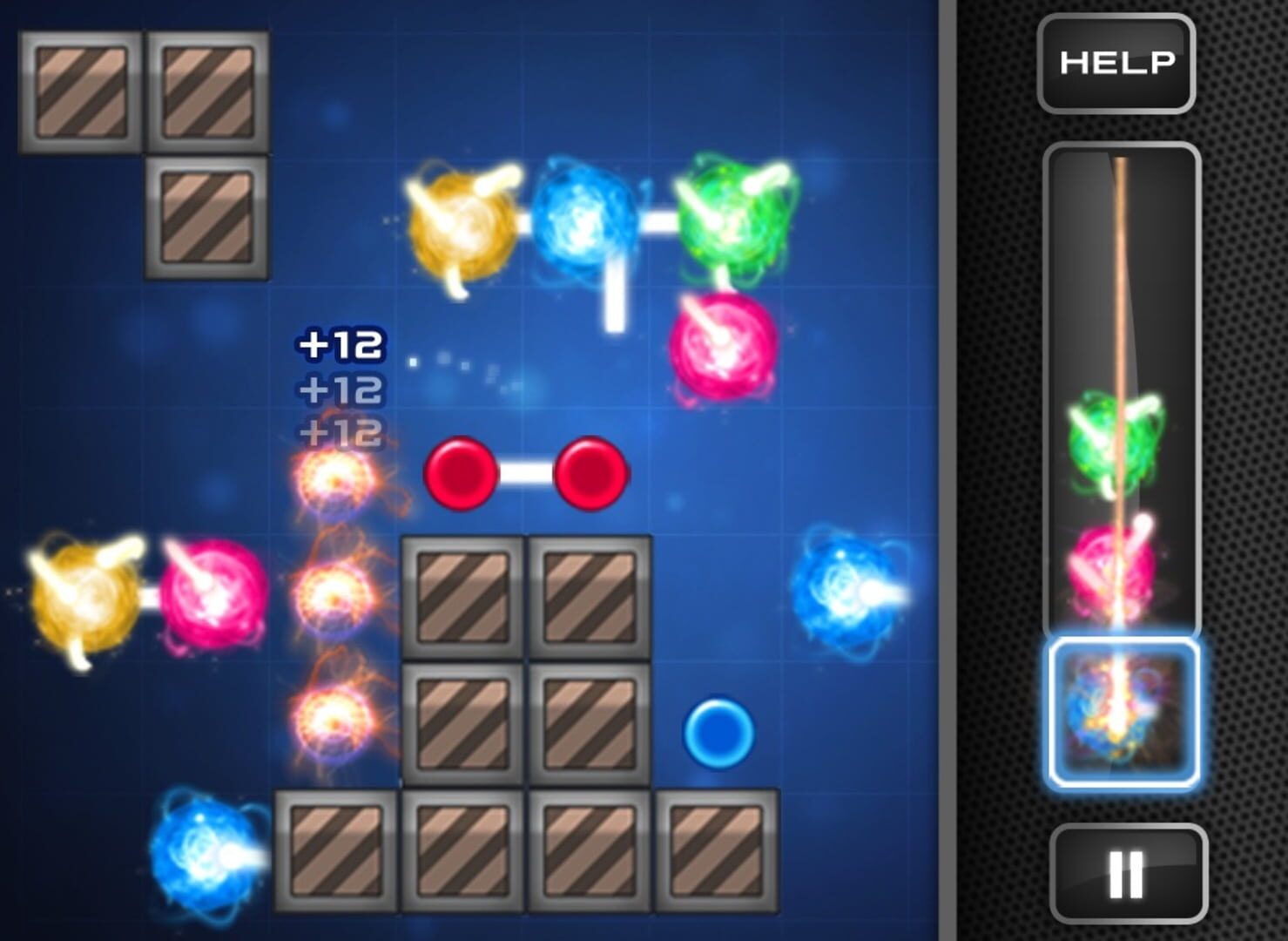The width and height of the screenshot is (1288, 941).
Task: Open the HELP screen
Action: click(1115, 63)
